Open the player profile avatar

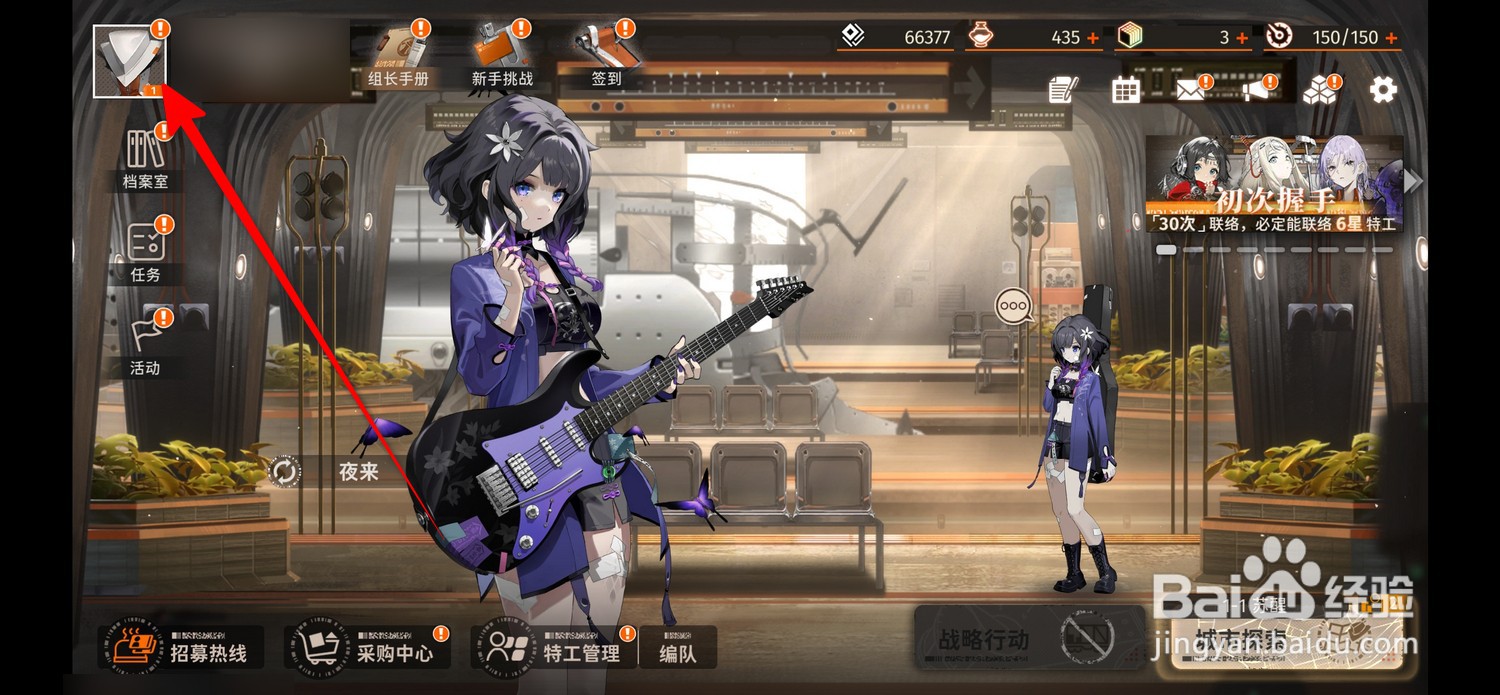(130, 61)
